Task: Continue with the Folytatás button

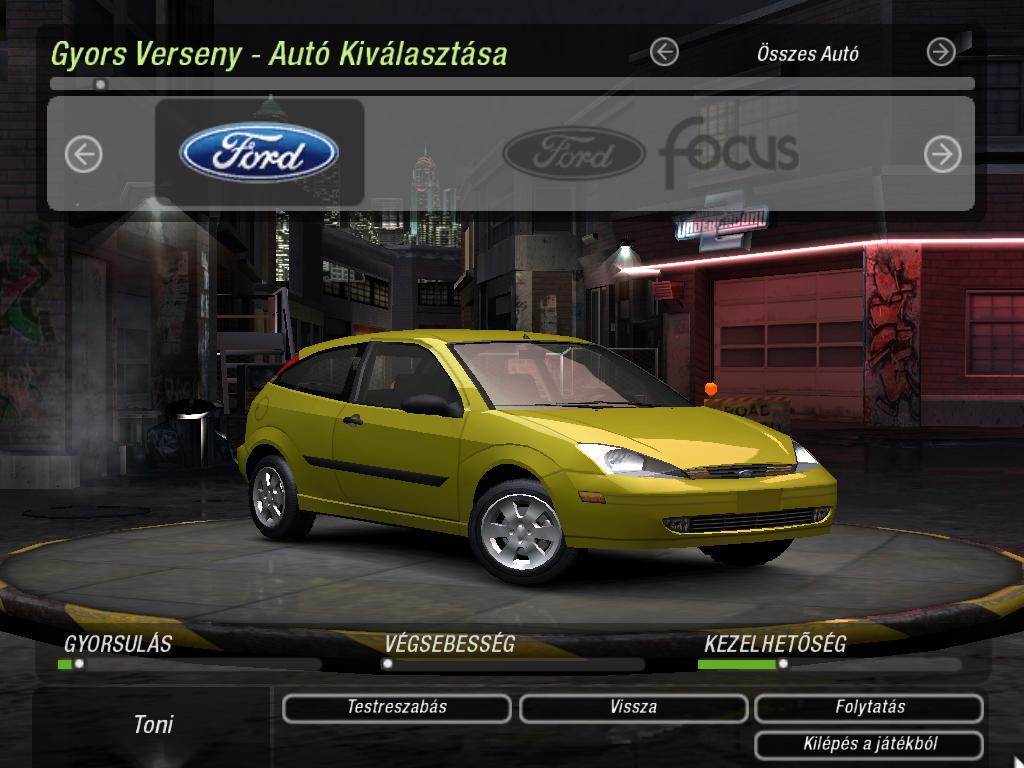Action: (869, 708)
